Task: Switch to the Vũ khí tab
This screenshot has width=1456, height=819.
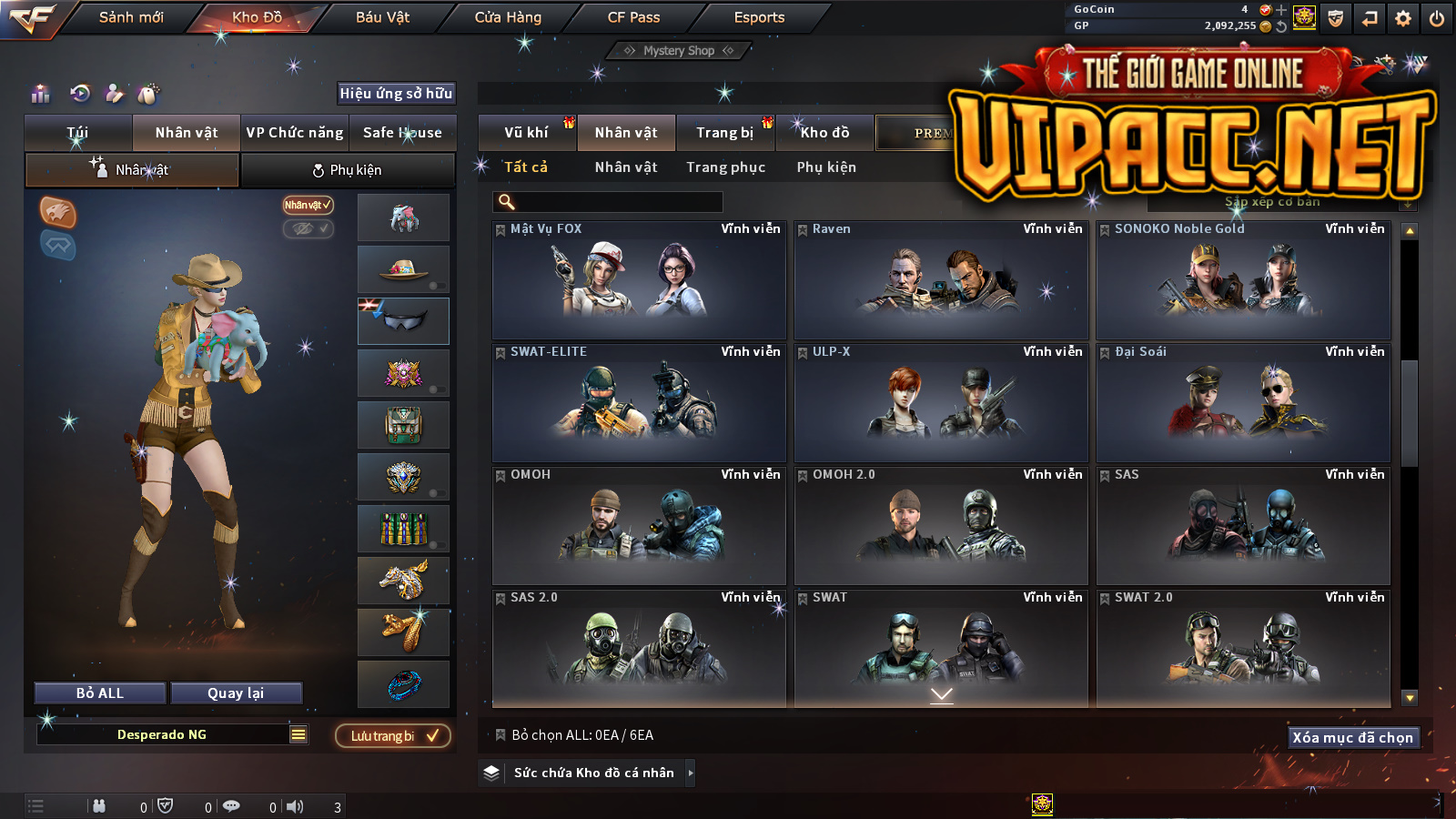Action: click(x=527, y=133)
